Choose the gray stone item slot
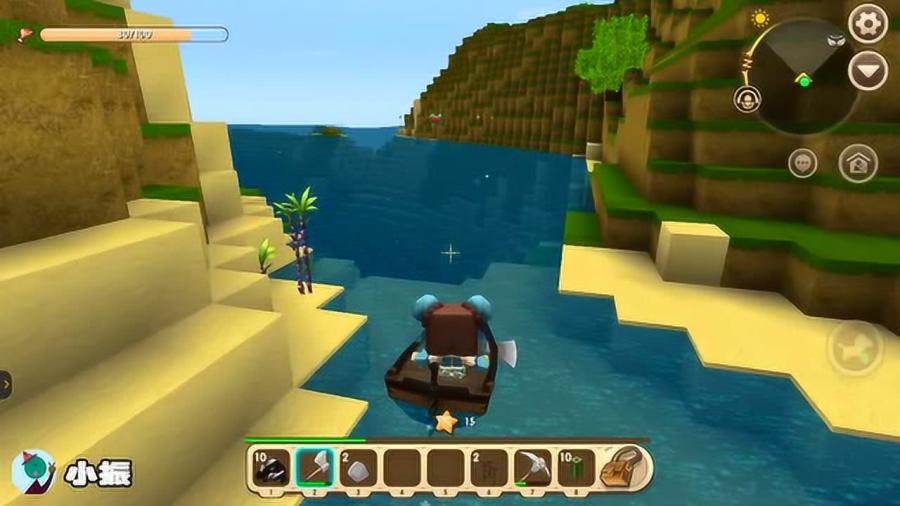Viewport: 900px width, 506px height. coord(358,467)
